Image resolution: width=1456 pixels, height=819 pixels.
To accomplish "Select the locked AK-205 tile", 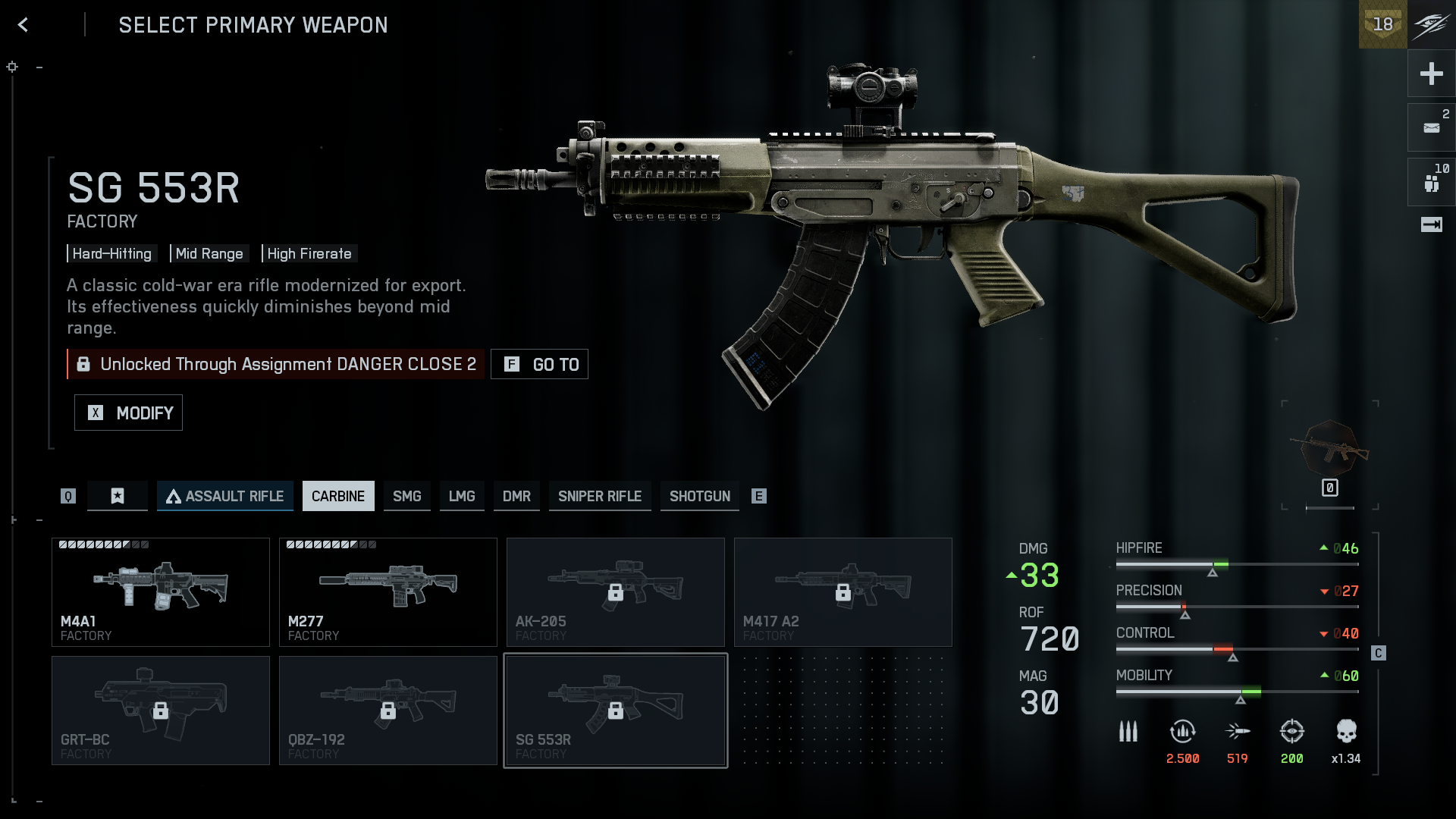I will pos(616,592).
